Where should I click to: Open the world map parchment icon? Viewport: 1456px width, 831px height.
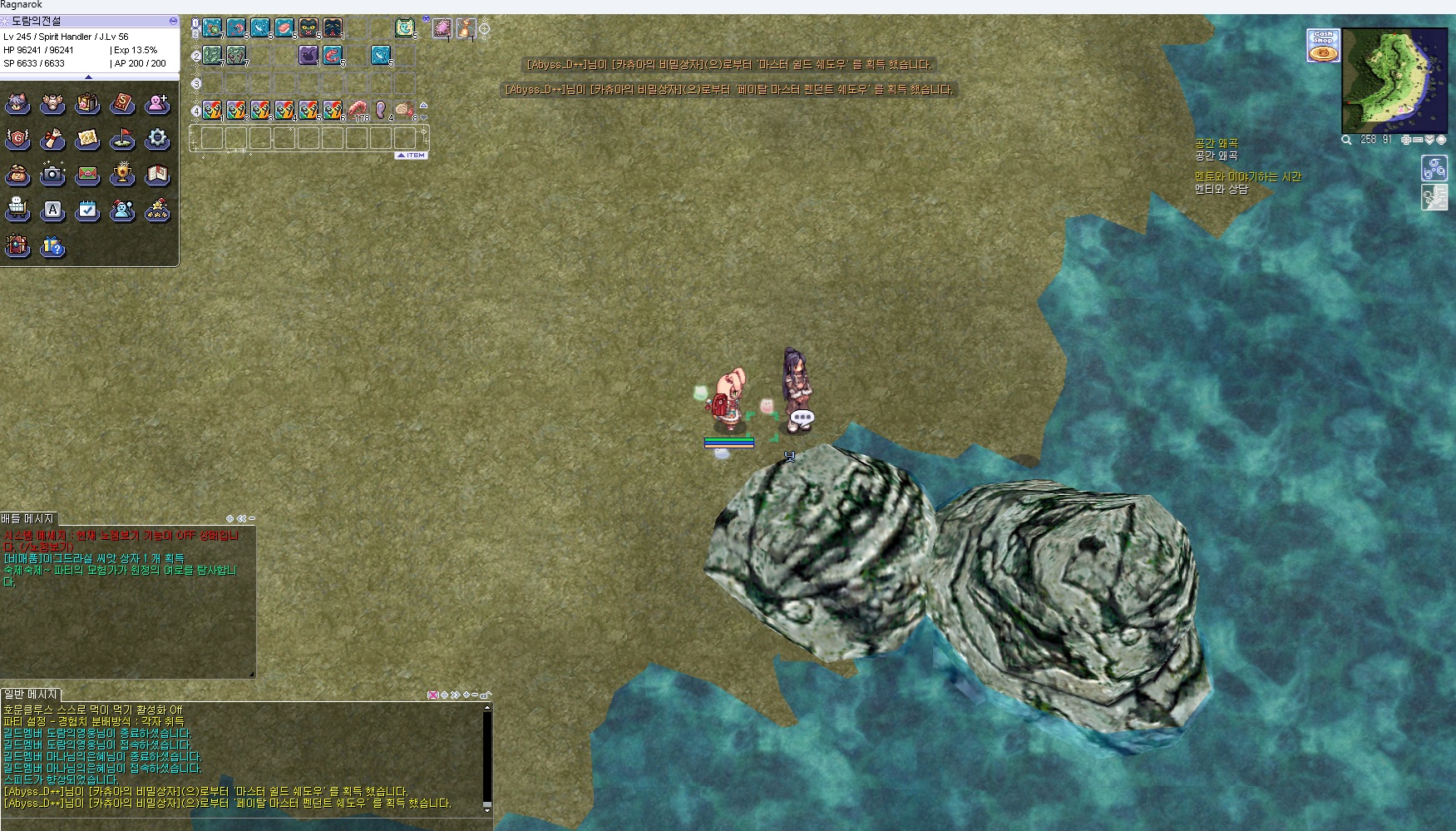87,139
